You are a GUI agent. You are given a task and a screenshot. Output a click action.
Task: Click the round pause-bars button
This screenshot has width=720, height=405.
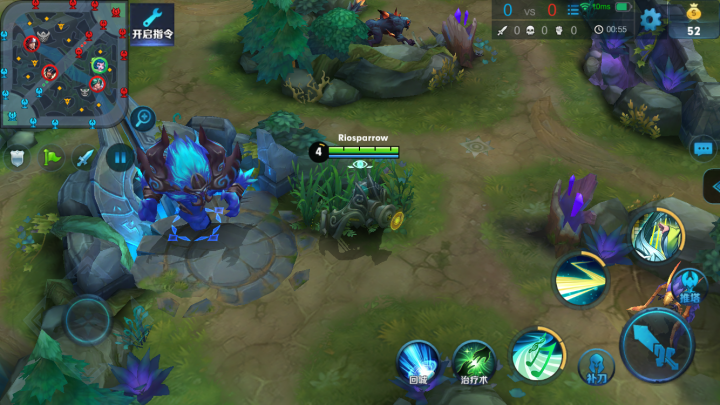pos(119,156)
